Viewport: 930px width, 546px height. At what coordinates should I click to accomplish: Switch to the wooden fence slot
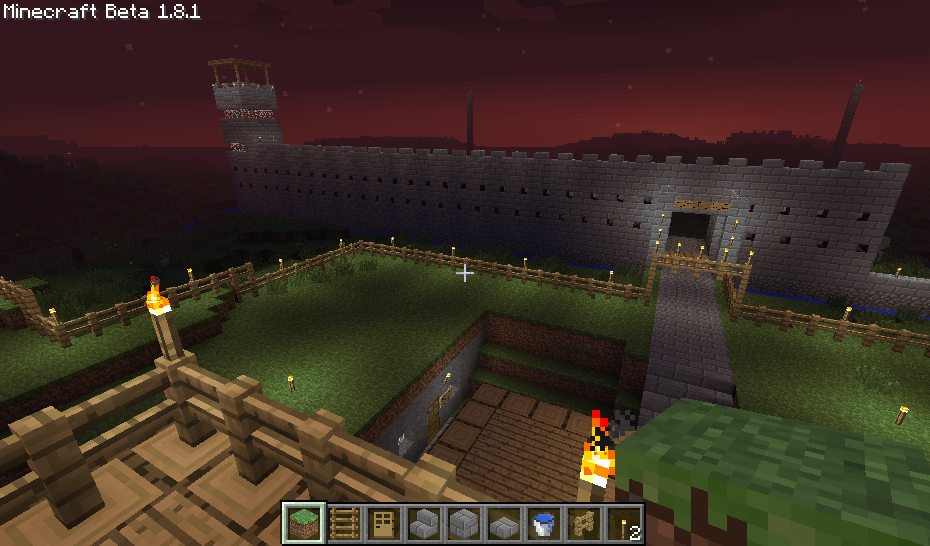tap(585, 523)
